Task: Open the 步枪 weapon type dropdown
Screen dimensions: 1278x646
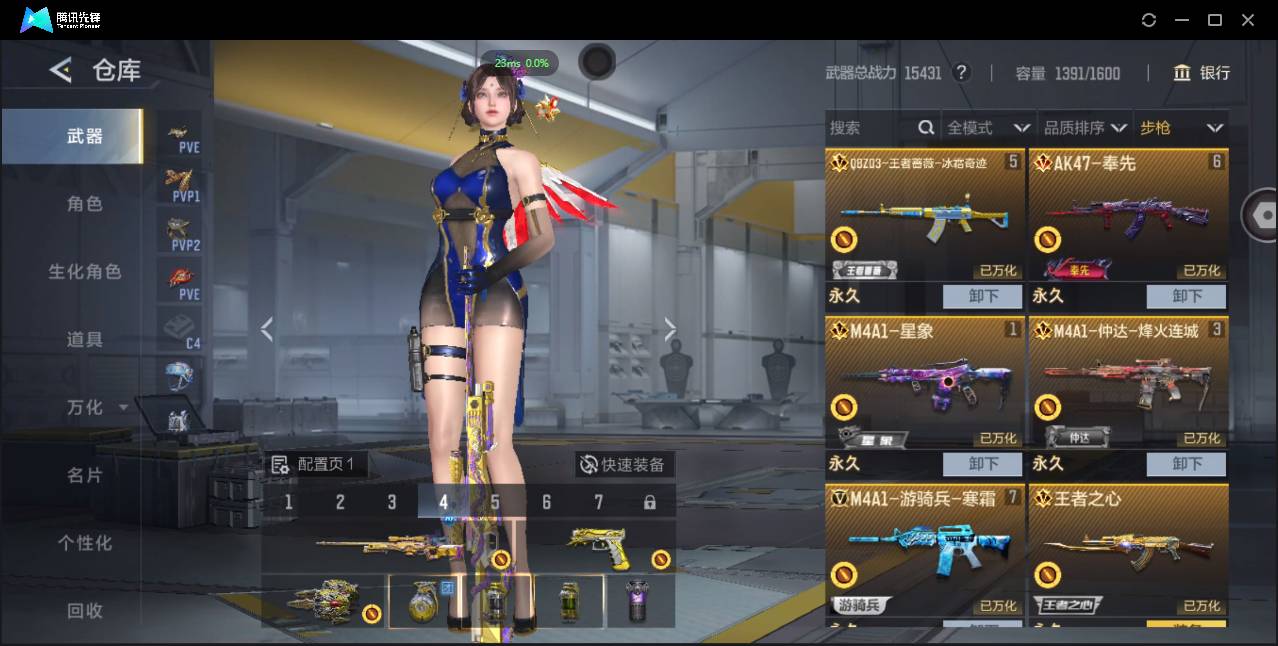Action: click(1181, 128)
